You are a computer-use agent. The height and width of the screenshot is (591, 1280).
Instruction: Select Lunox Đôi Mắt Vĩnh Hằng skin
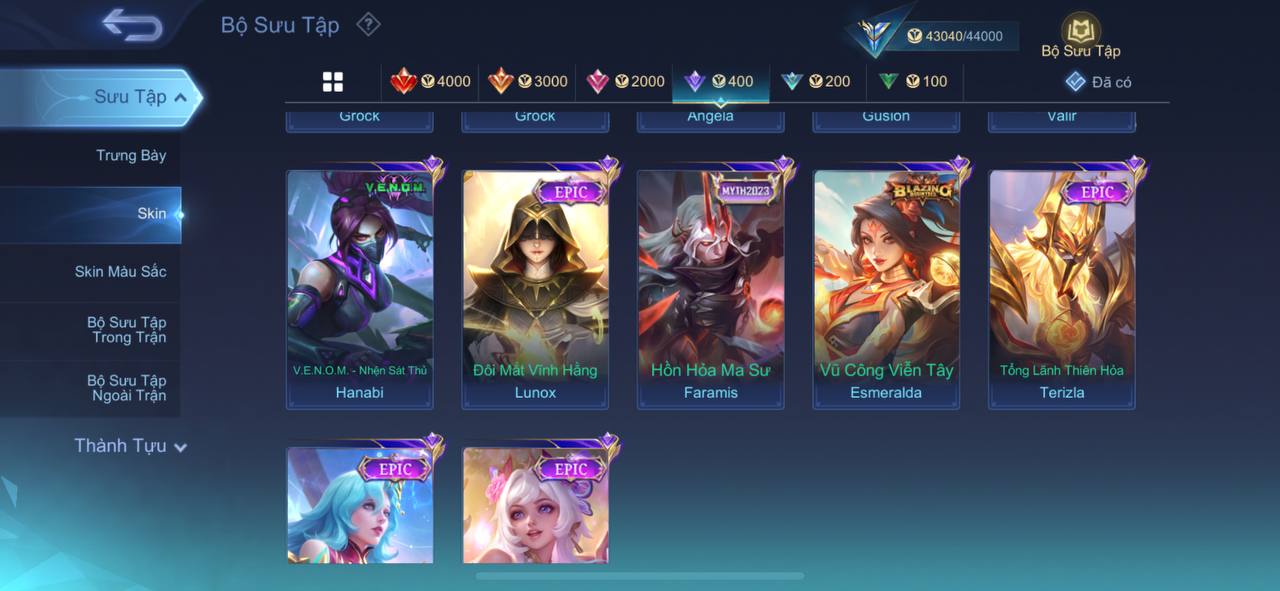pyautogui.click(x=535, y=288)
